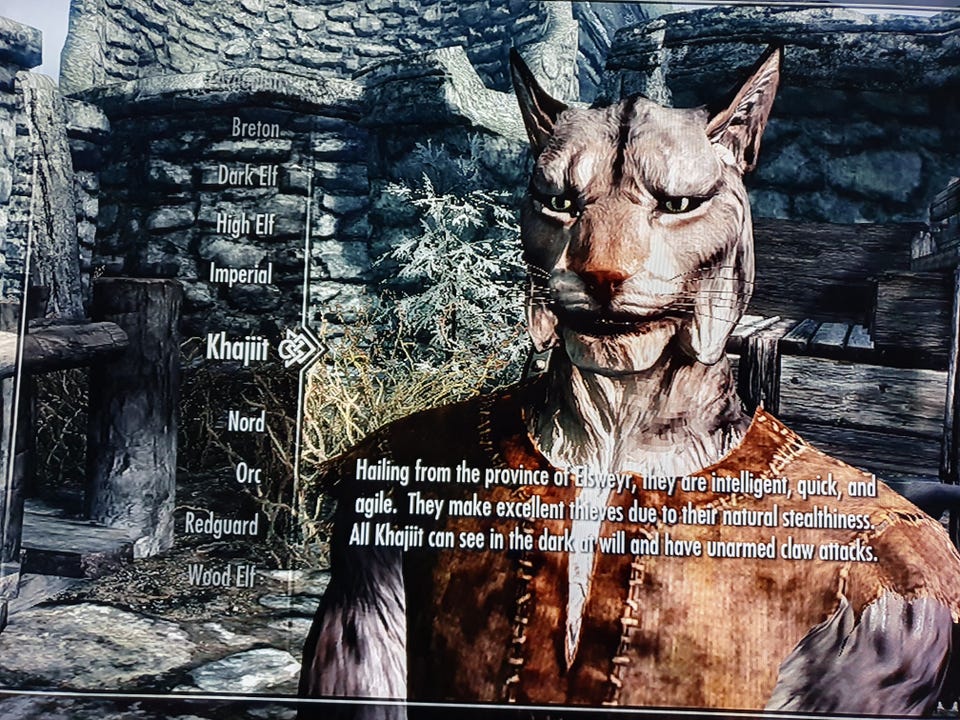Select the Breton race
Viewport: 960px width, 720px height.
(255, 128)
